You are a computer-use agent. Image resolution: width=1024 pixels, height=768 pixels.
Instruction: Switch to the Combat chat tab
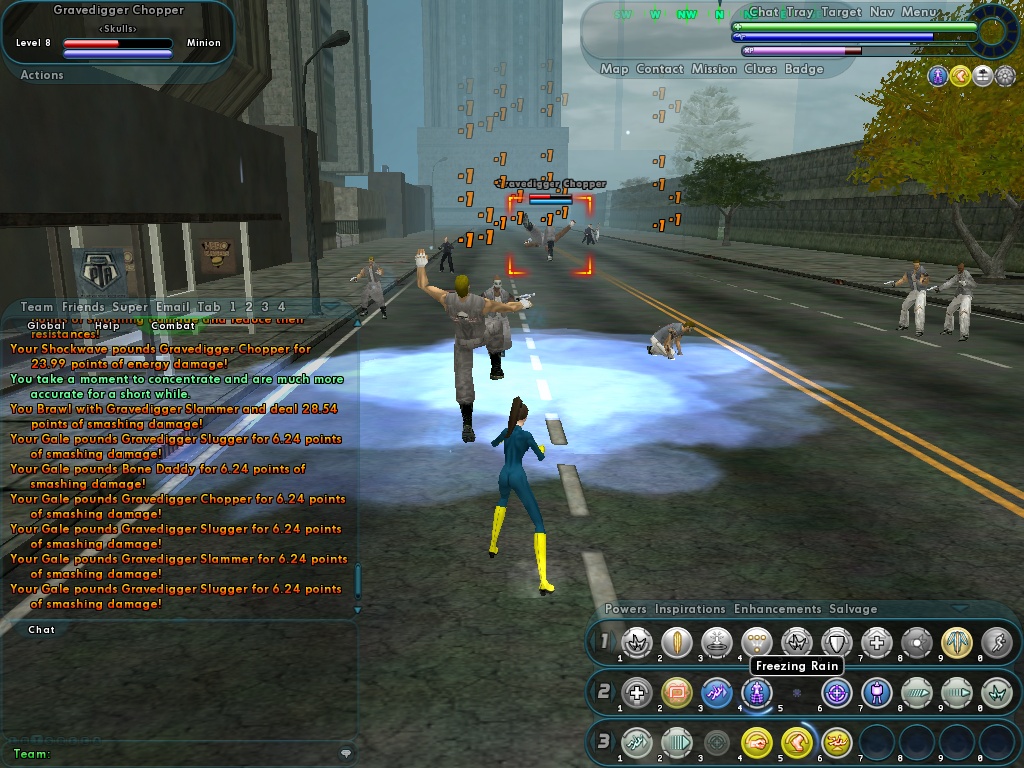click(x=173, y=326)
